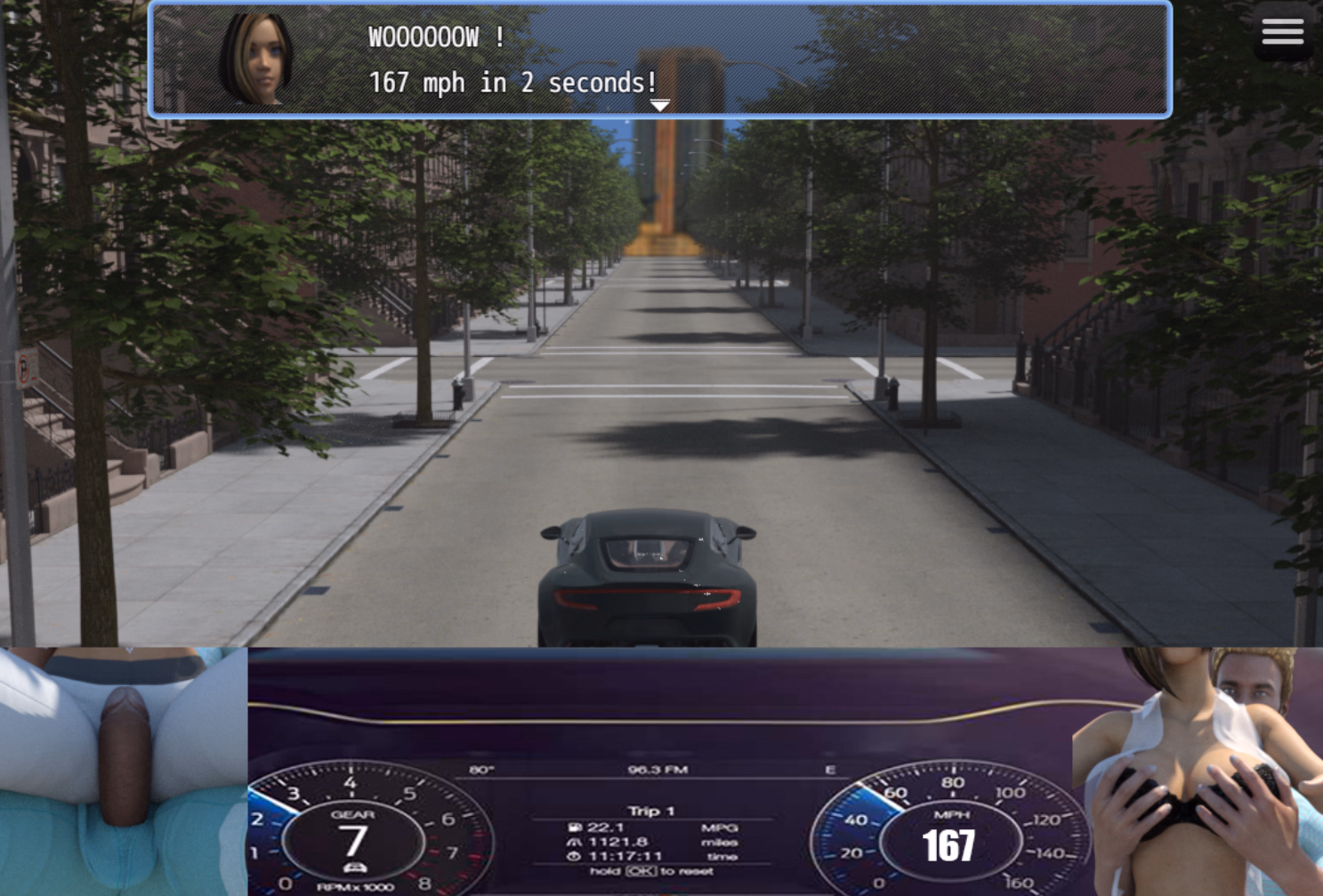Image resolution: width=1323 pixels, height=896 pixels.
Task: Select the clock icon beside the 11:17:11 time
Action: [573, 855]
